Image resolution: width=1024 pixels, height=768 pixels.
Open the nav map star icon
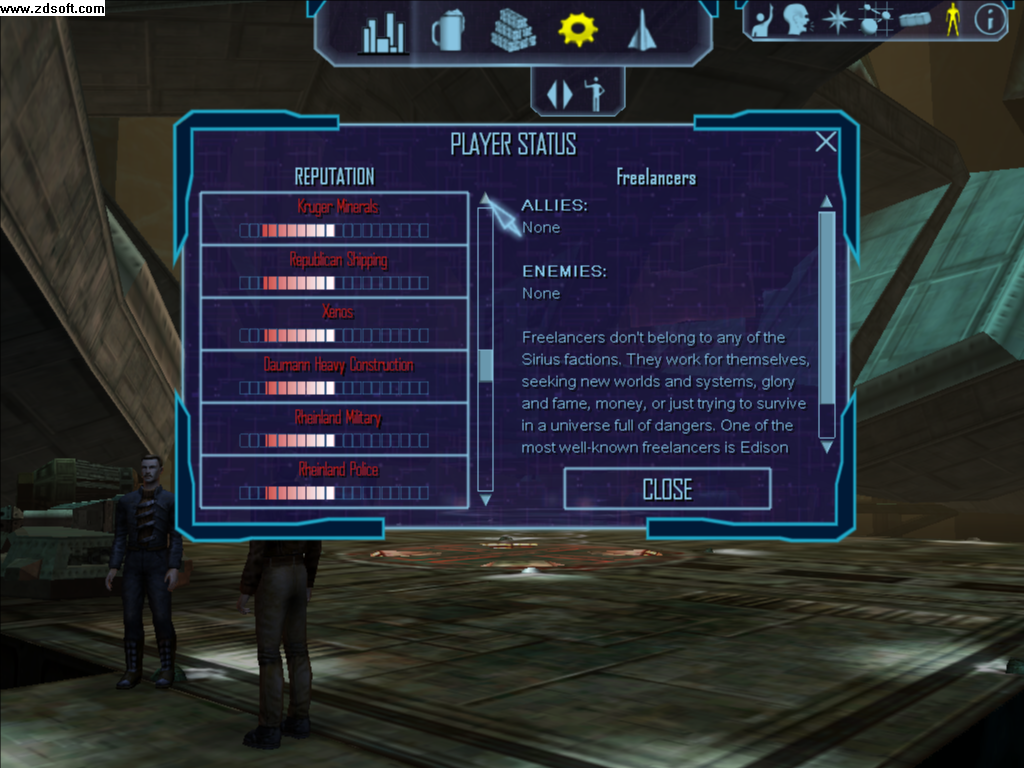click(x=835, y=20)
